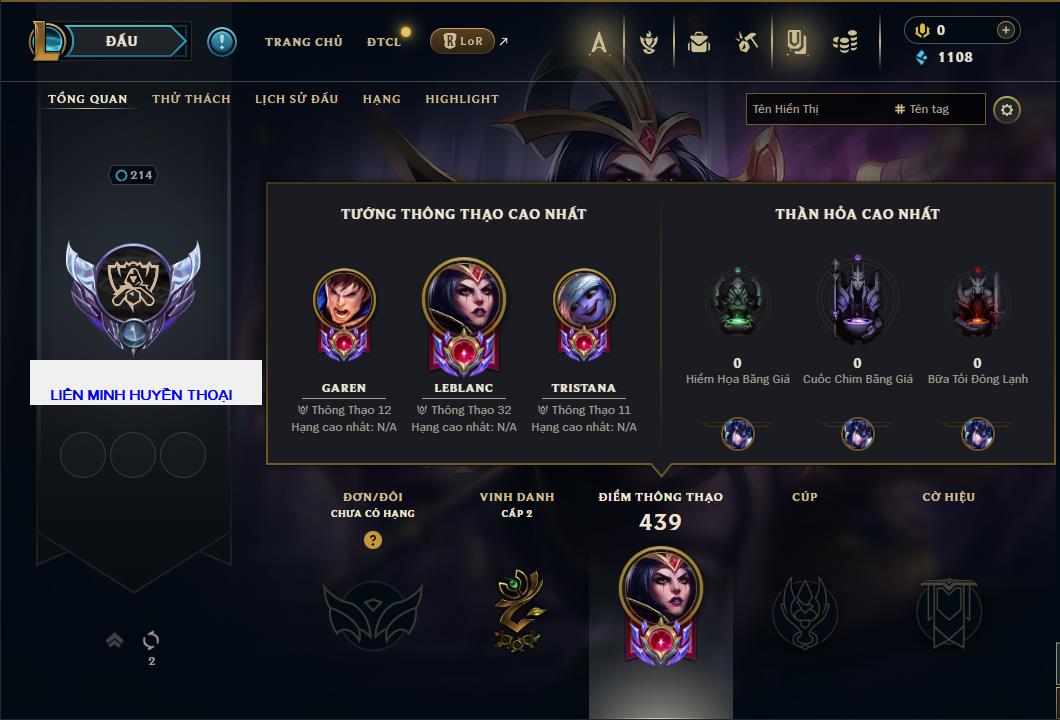Add currency with the plus button

[1005, 30]
